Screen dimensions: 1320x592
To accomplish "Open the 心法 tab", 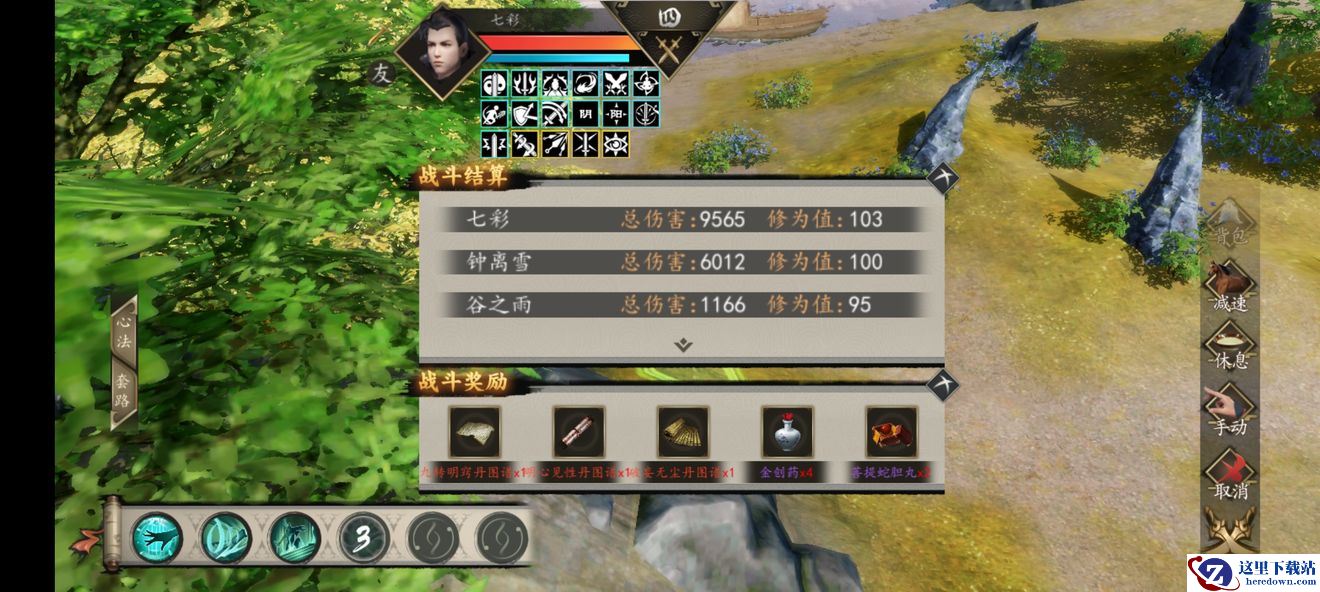I will coord(124,333).
